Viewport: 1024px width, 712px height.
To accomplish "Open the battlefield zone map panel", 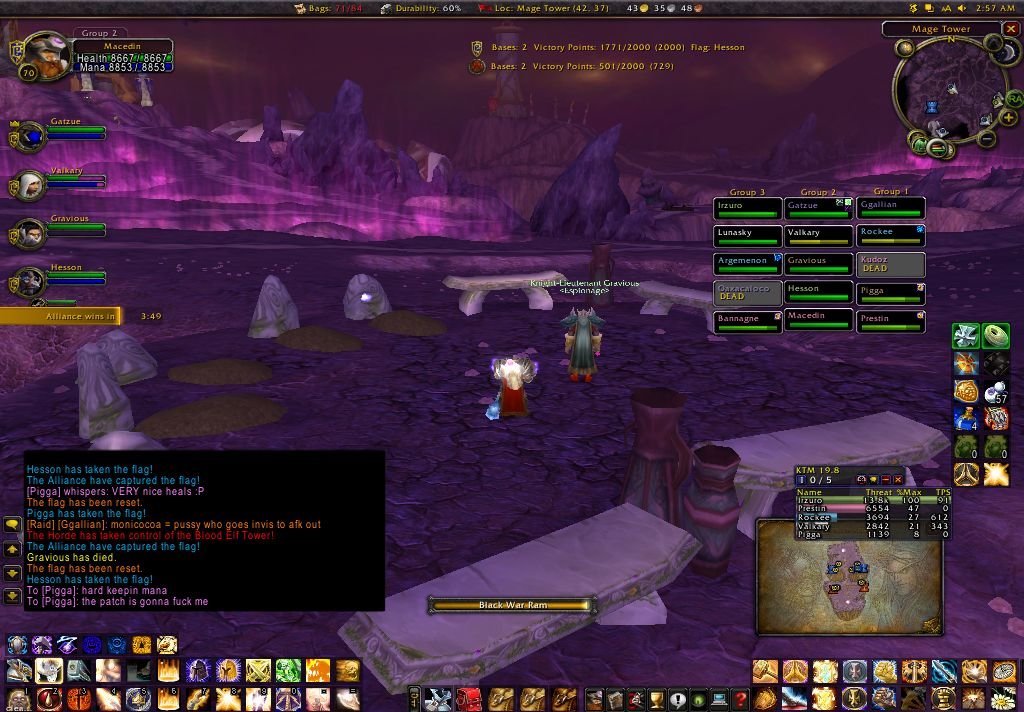I will [x=848, y=577].
